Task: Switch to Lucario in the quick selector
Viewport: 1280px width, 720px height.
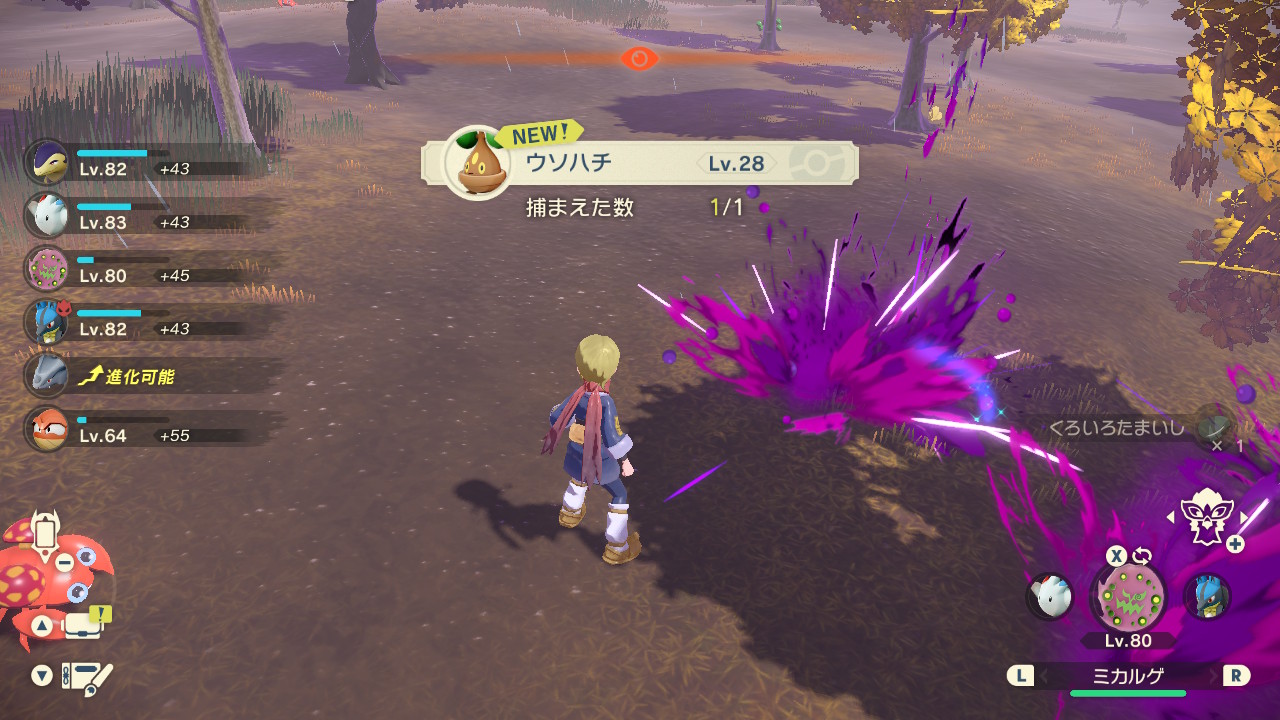Action: point(1206,597)
